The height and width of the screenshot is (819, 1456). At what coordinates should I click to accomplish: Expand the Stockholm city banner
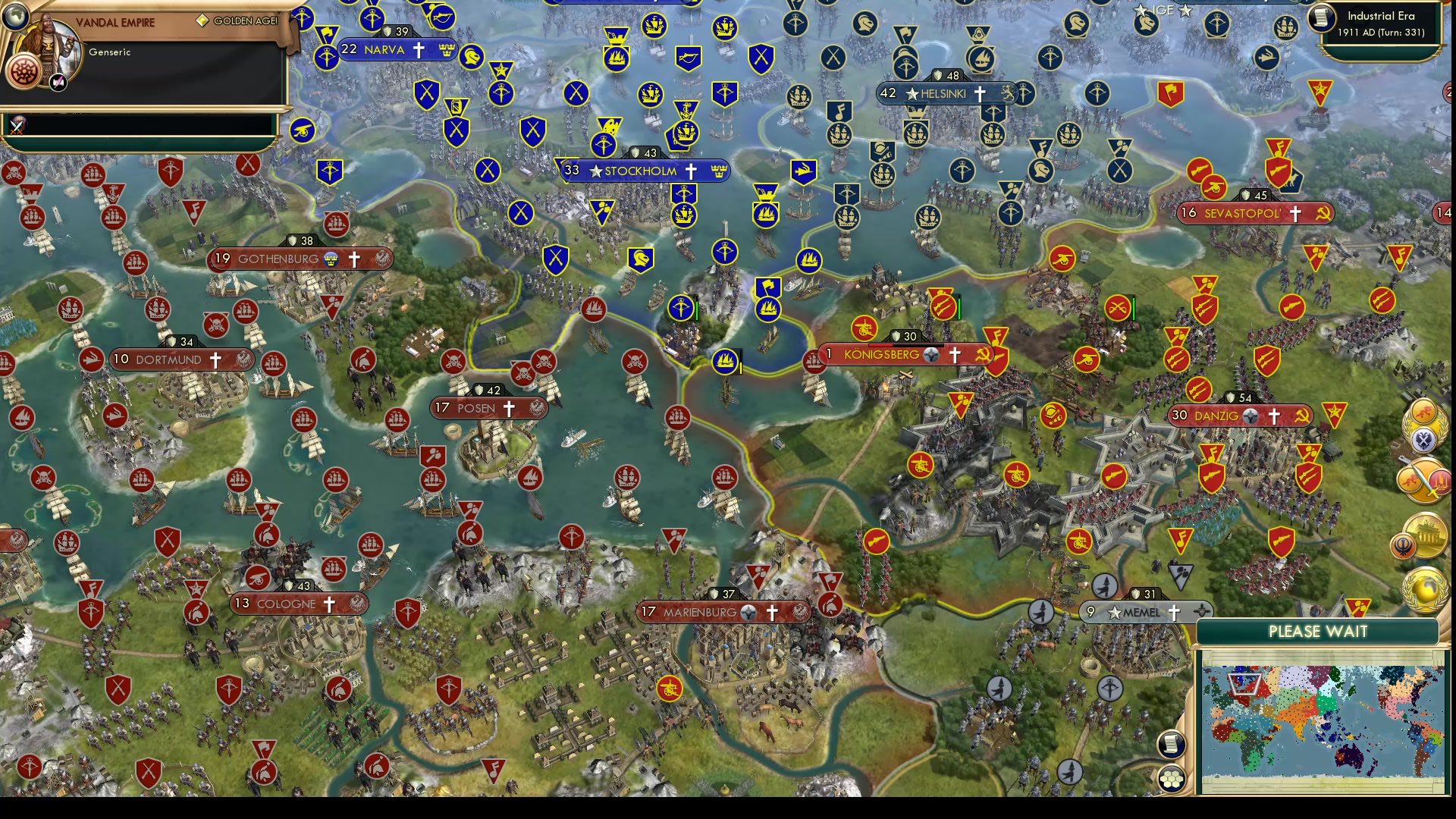(643, 171)
